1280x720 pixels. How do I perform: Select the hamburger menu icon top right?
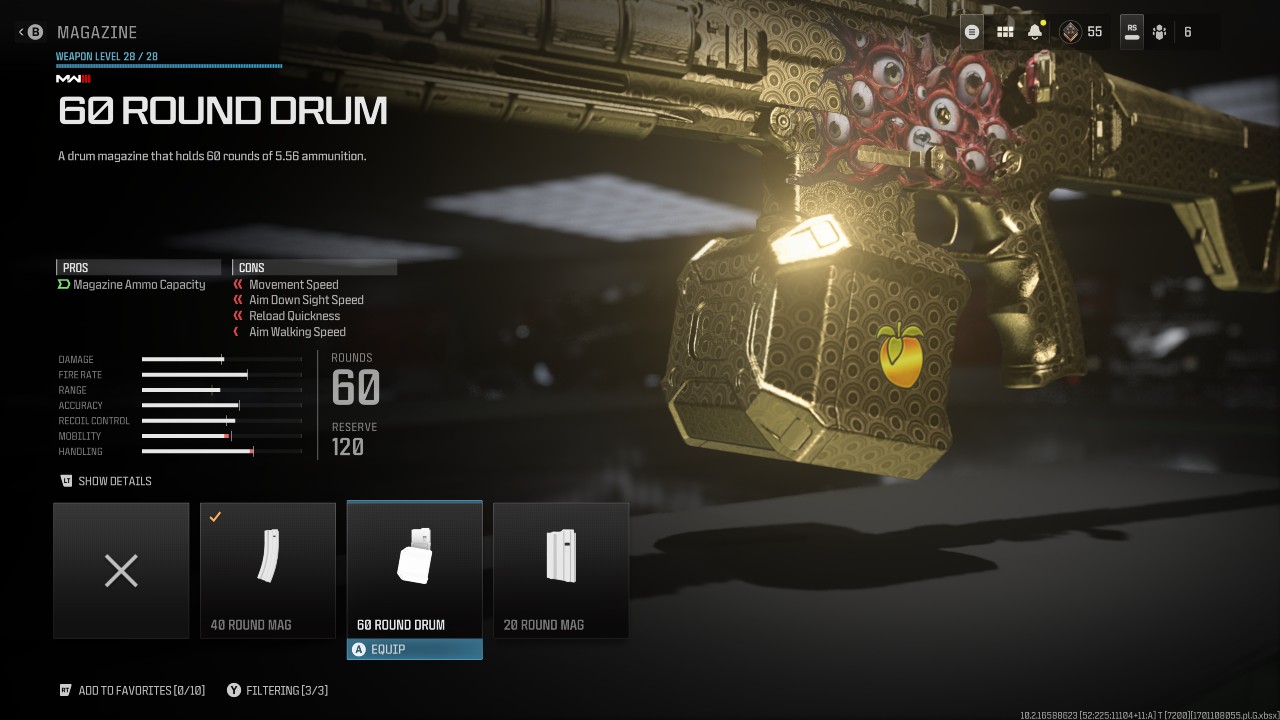click(x=970, y=31)
